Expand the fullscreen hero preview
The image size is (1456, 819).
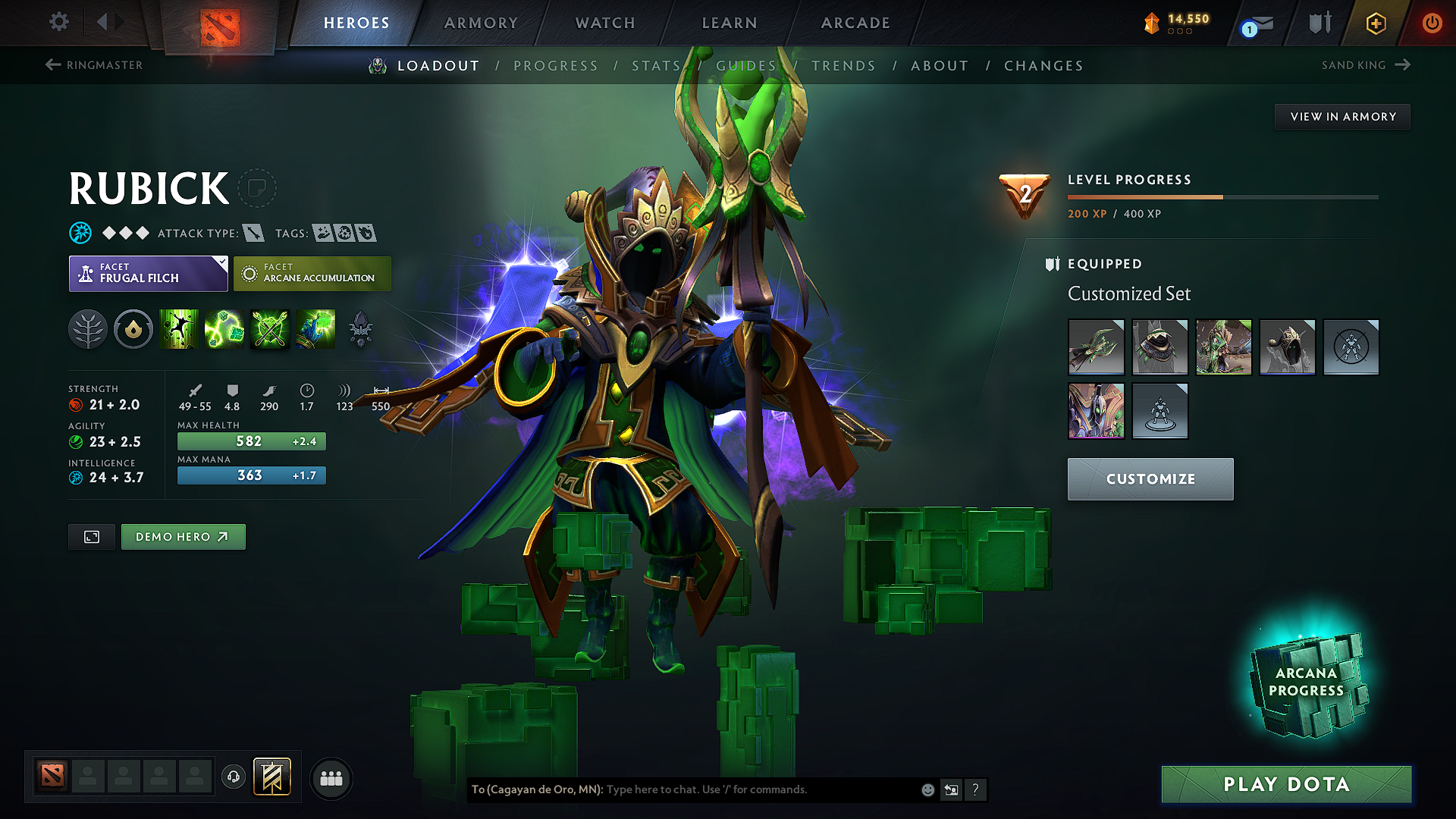91,536
